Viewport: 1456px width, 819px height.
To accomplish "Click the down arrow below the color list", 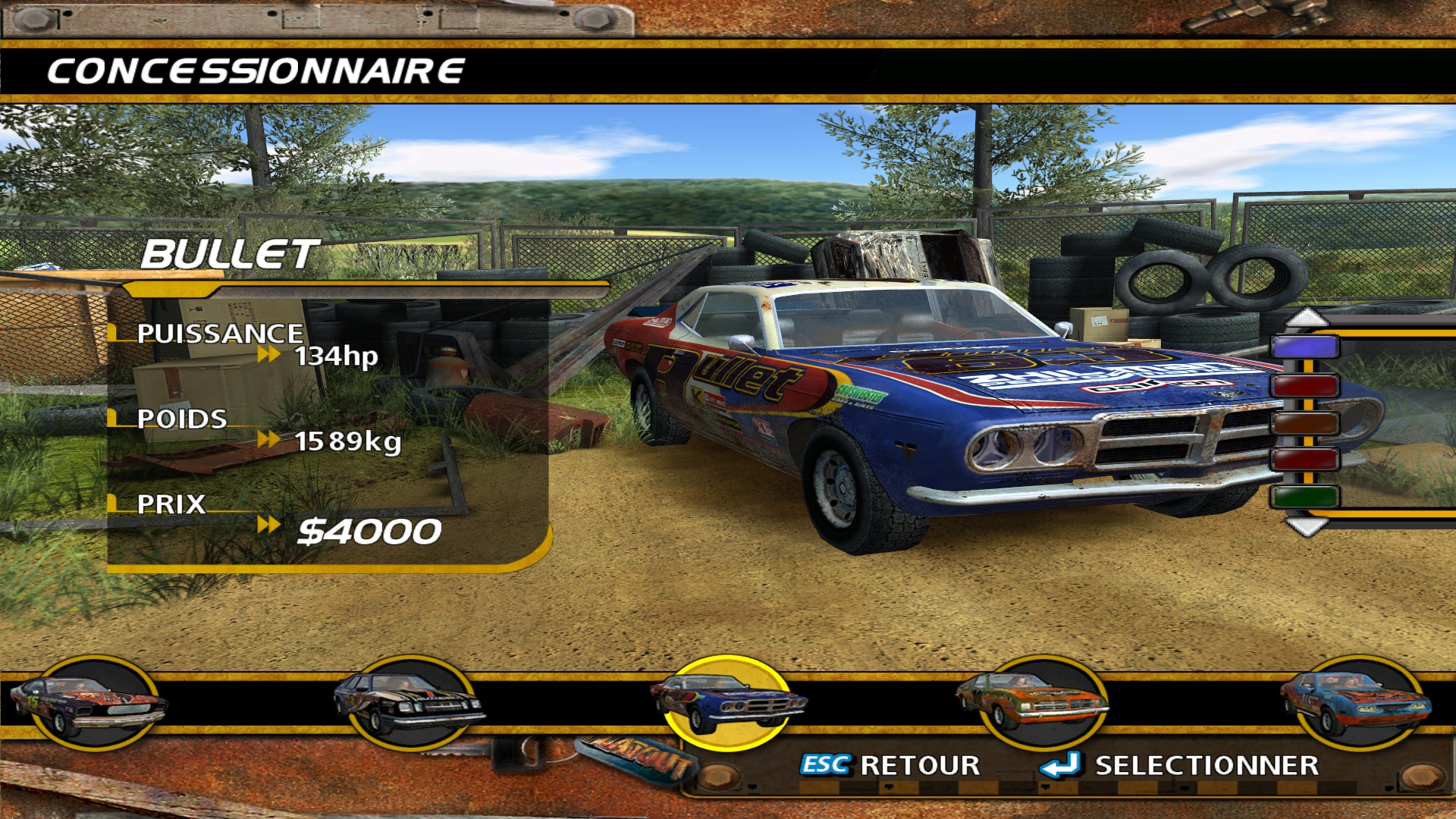I will (x=1306, y=526).
